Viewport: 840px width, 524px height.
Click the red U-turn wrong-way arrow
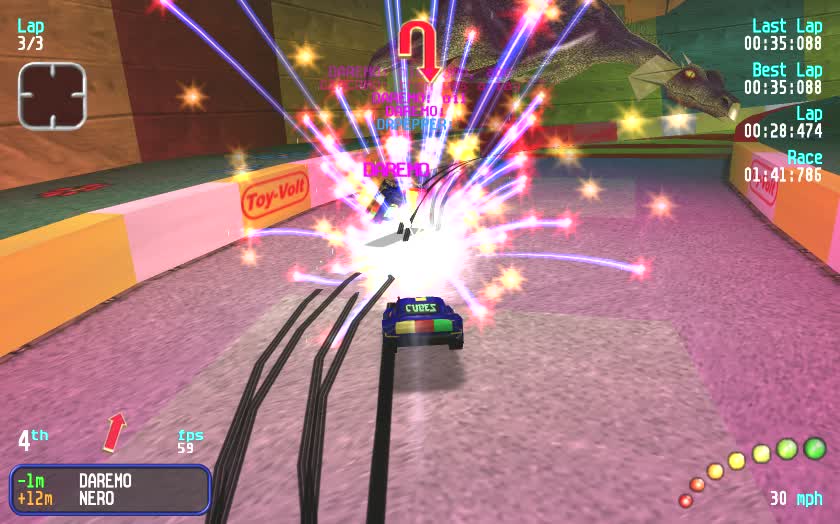pos(420,48)
